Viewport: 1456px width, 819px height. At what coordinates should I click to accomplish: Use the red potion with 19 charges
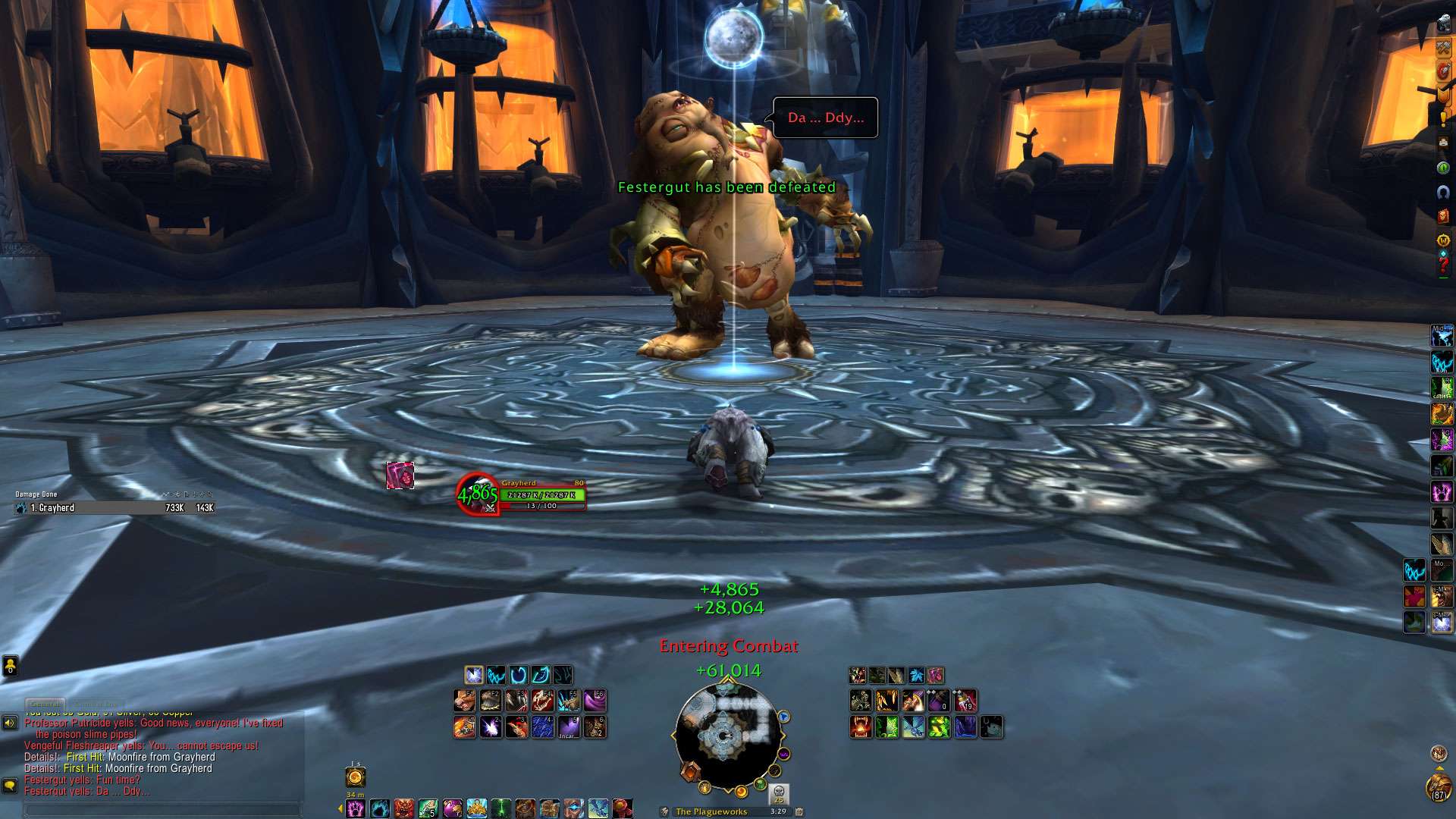[x=965, y=701]
